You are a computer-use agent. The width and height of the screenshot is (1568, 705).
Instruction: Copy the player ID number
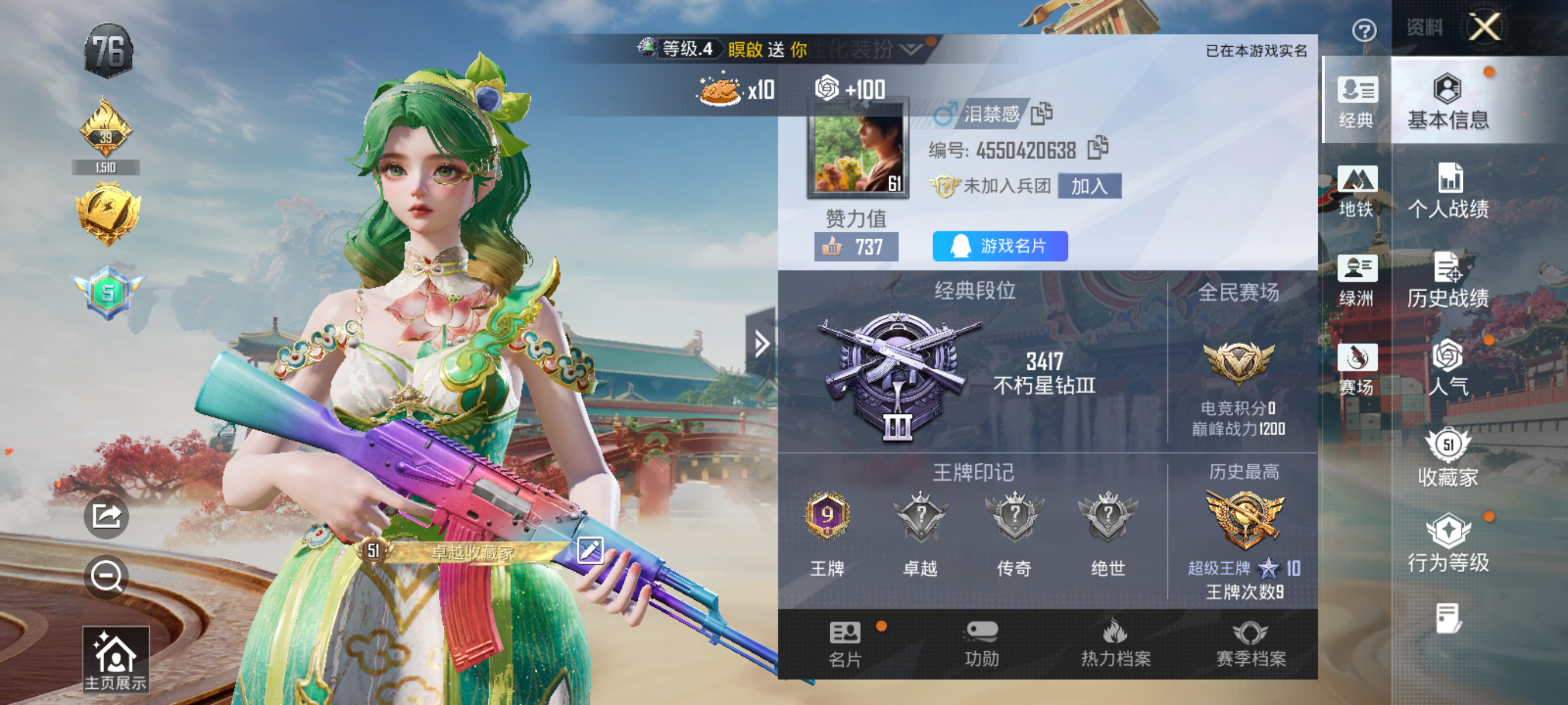pos(1099,149)
